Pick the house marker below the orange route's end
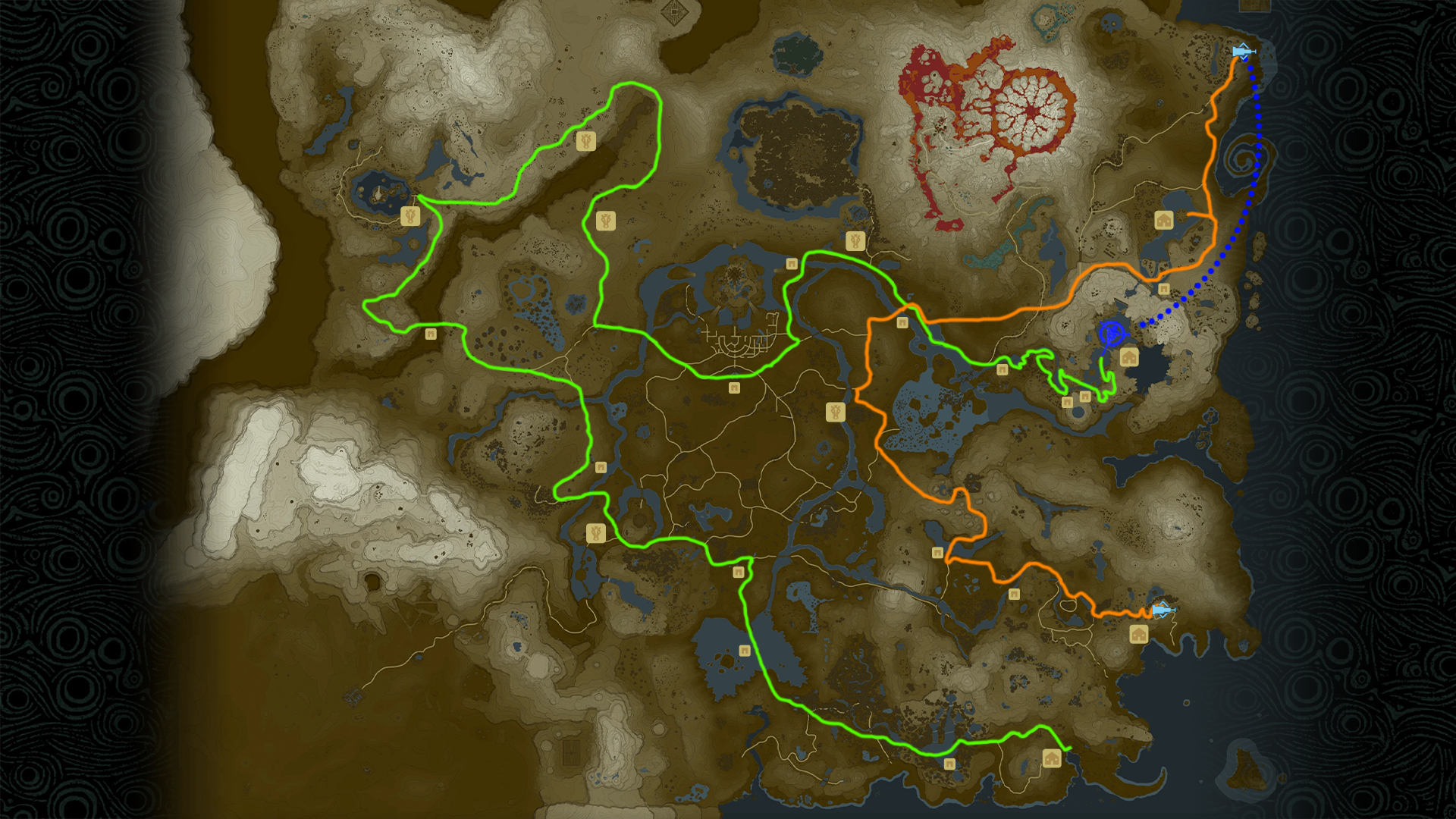This screenshot has height=819, width=1456. 1138,634
